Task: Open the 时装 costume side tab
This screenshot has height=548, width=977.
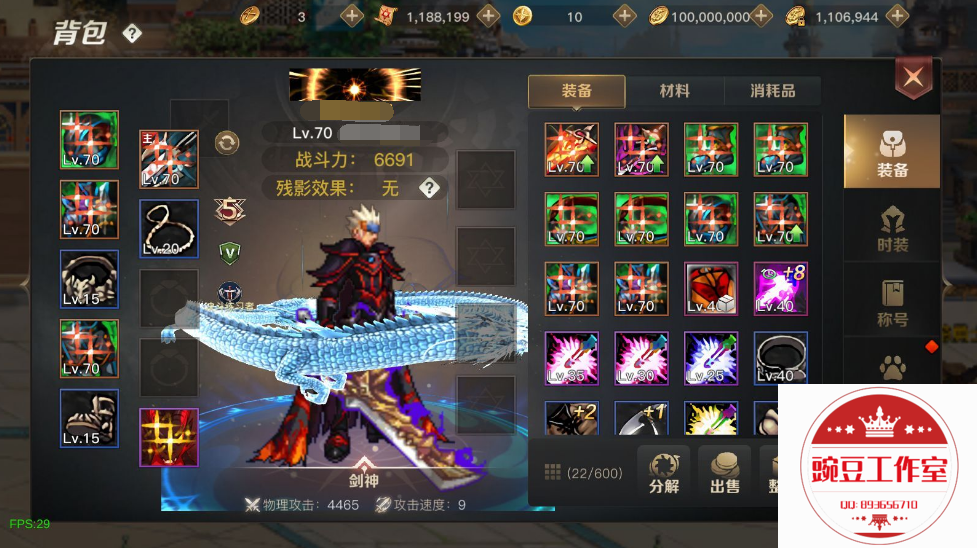Action: [x=892, y=229]
